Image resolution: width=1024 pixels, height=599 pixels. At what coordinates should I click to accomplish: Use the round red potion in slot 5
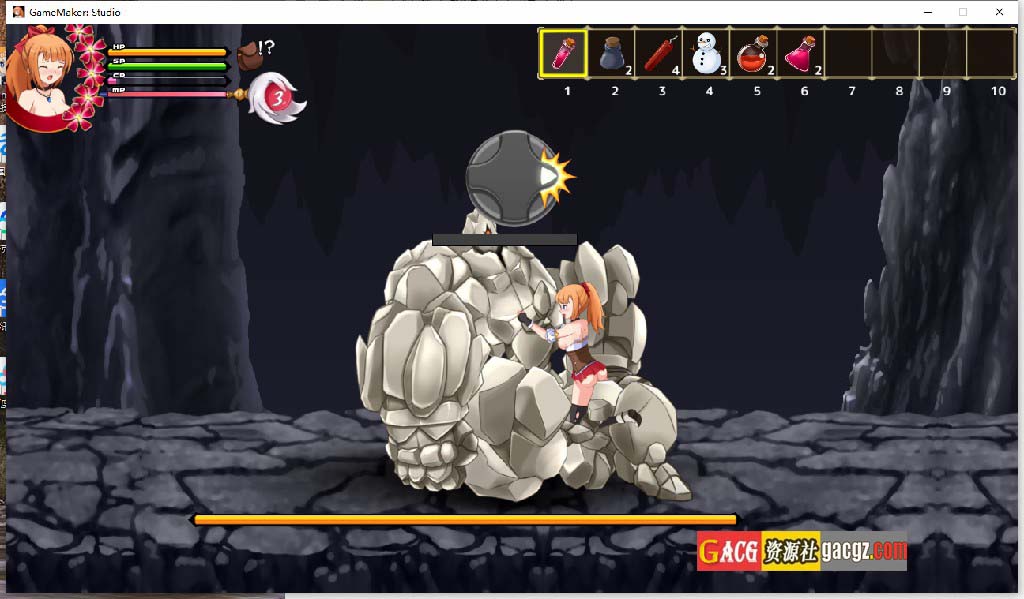coord(754,53)
